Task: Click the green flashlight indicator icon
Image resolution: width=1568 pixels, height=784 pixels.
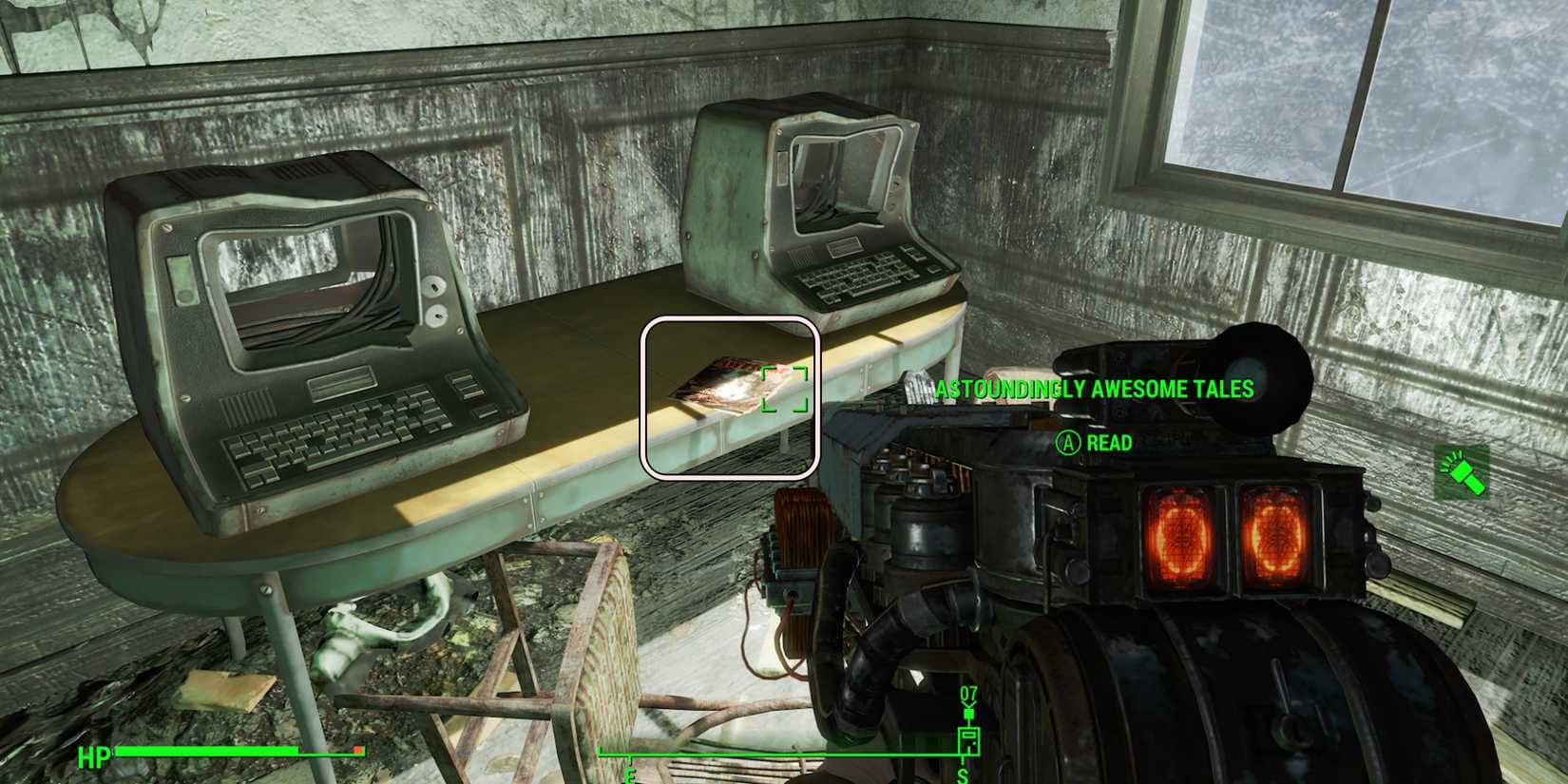Action: pyautogui.click(x=1461, y=471)
